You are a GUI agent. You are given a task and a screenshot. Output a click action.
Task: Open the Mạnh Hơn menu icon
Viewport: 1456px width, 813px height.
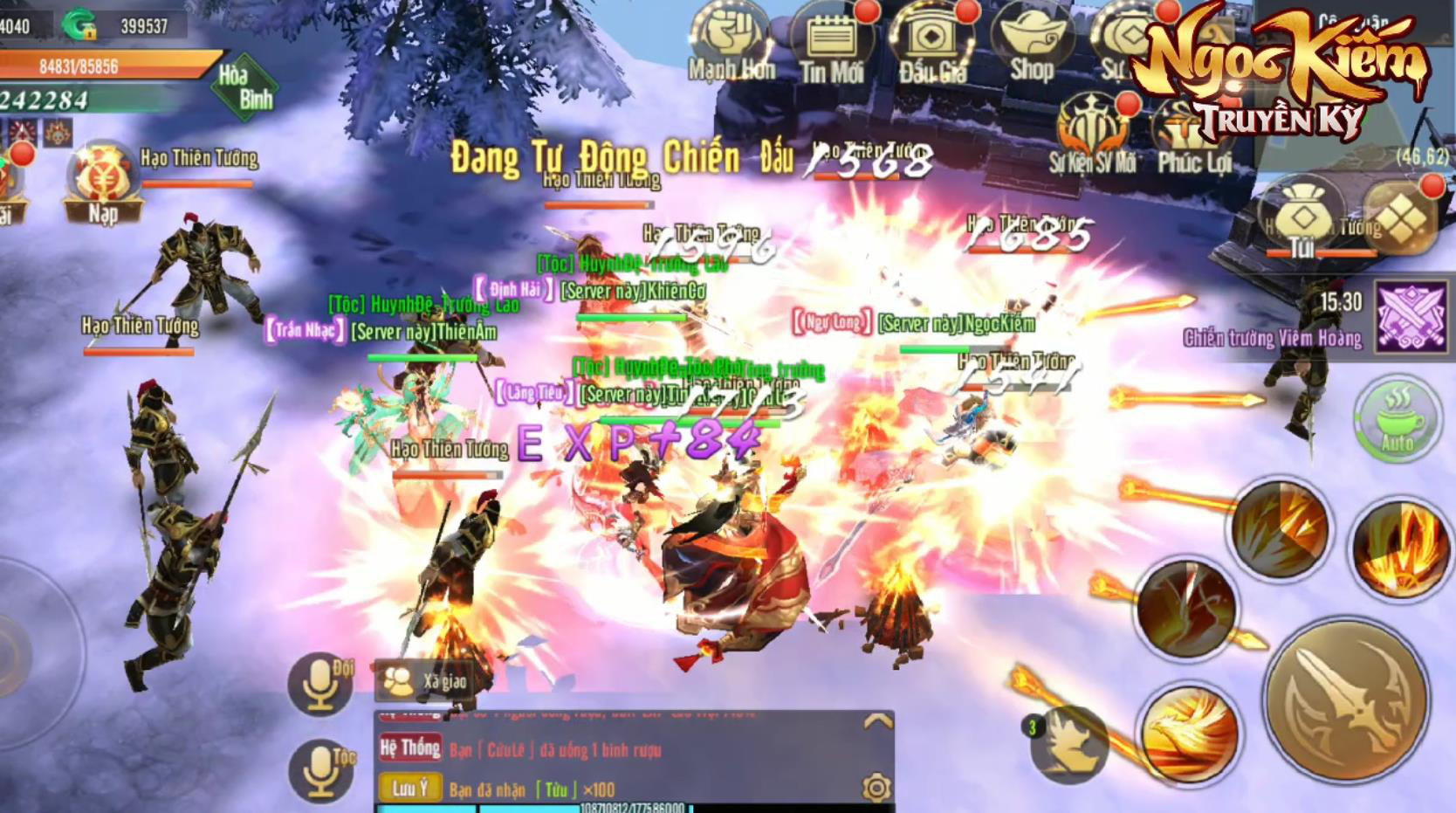[730, 44]
